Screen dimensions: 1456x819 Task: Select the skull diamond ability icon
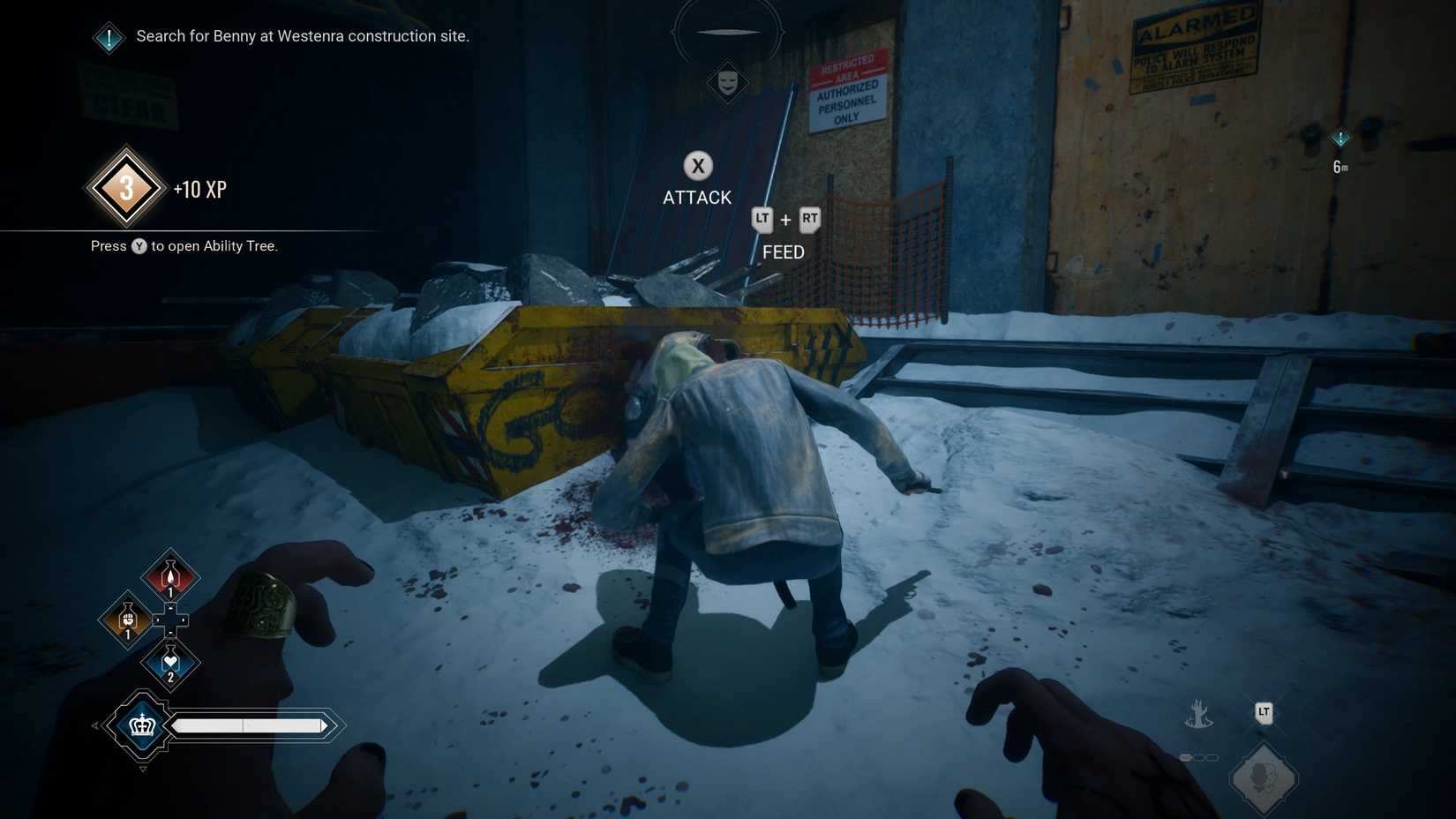pyautogui.click(x=1265, y=777)
